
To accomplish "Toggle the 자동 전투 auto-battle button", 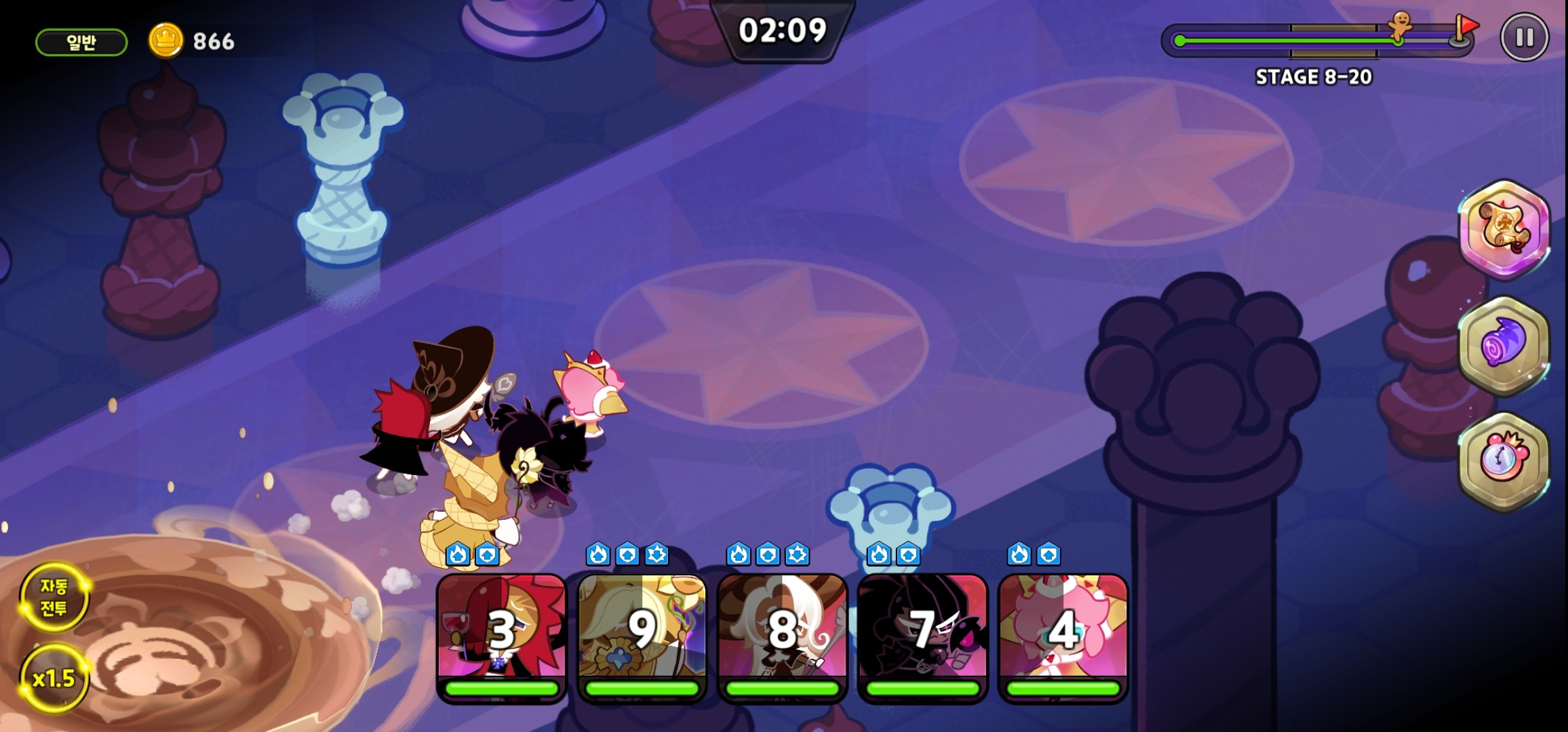I will tap(54, 597).
